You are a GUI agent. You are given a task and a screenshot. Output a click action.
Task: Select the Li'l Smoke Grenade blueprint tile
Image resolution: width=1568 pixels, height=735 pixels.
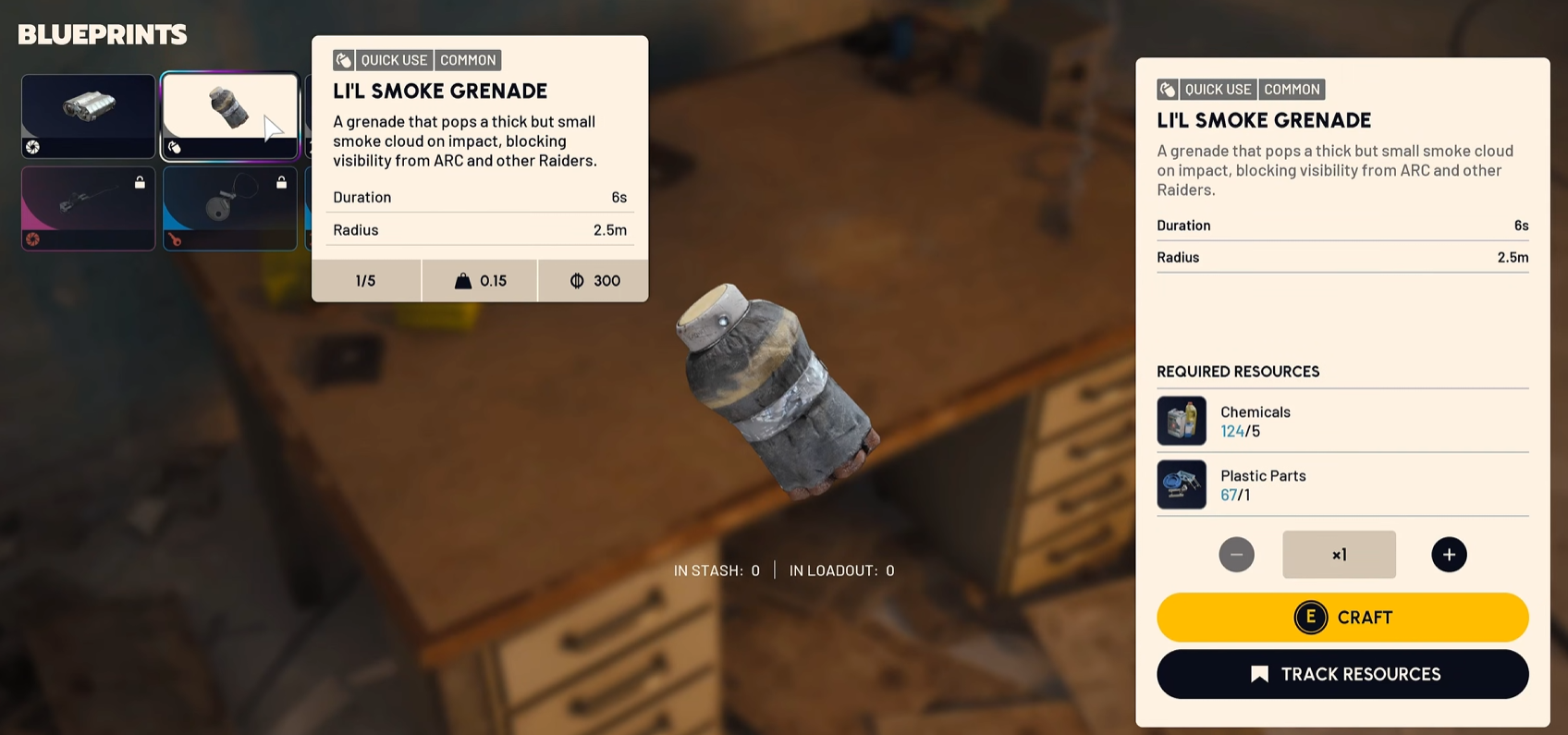pyautogui.click(x=229, y=116)
